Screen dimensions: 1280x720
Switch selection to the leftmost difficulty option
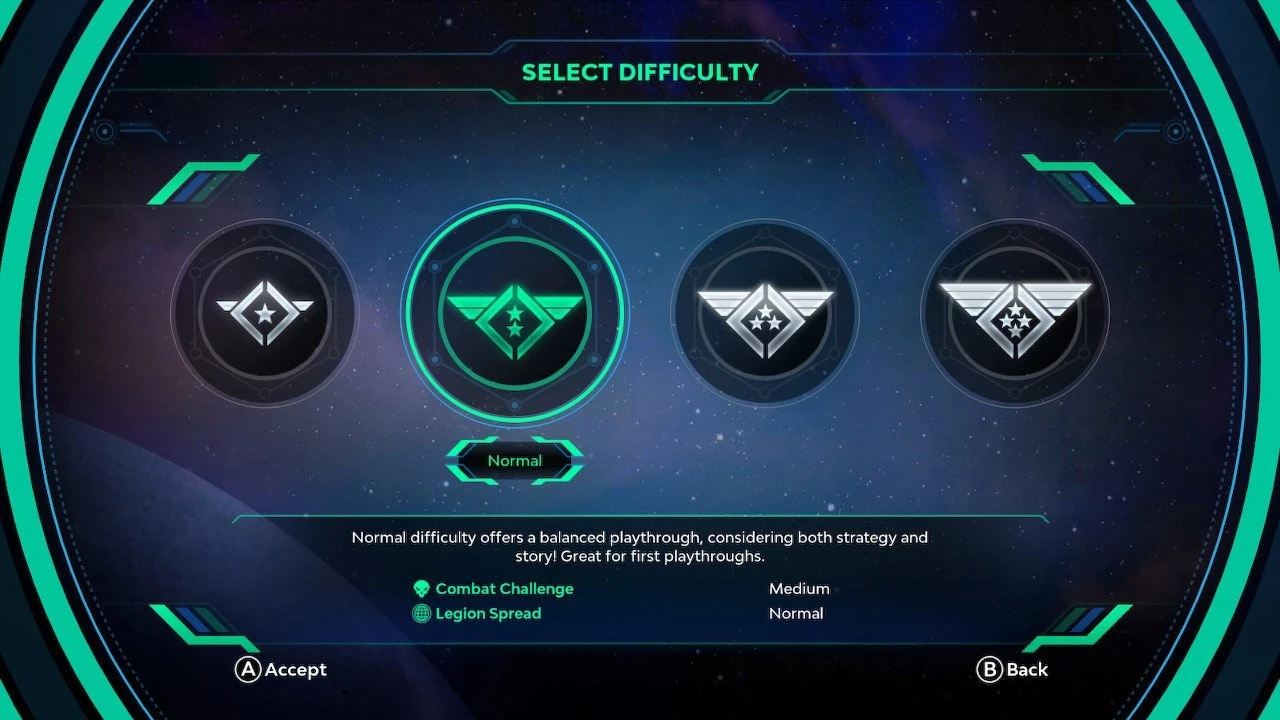coord(263,313)
